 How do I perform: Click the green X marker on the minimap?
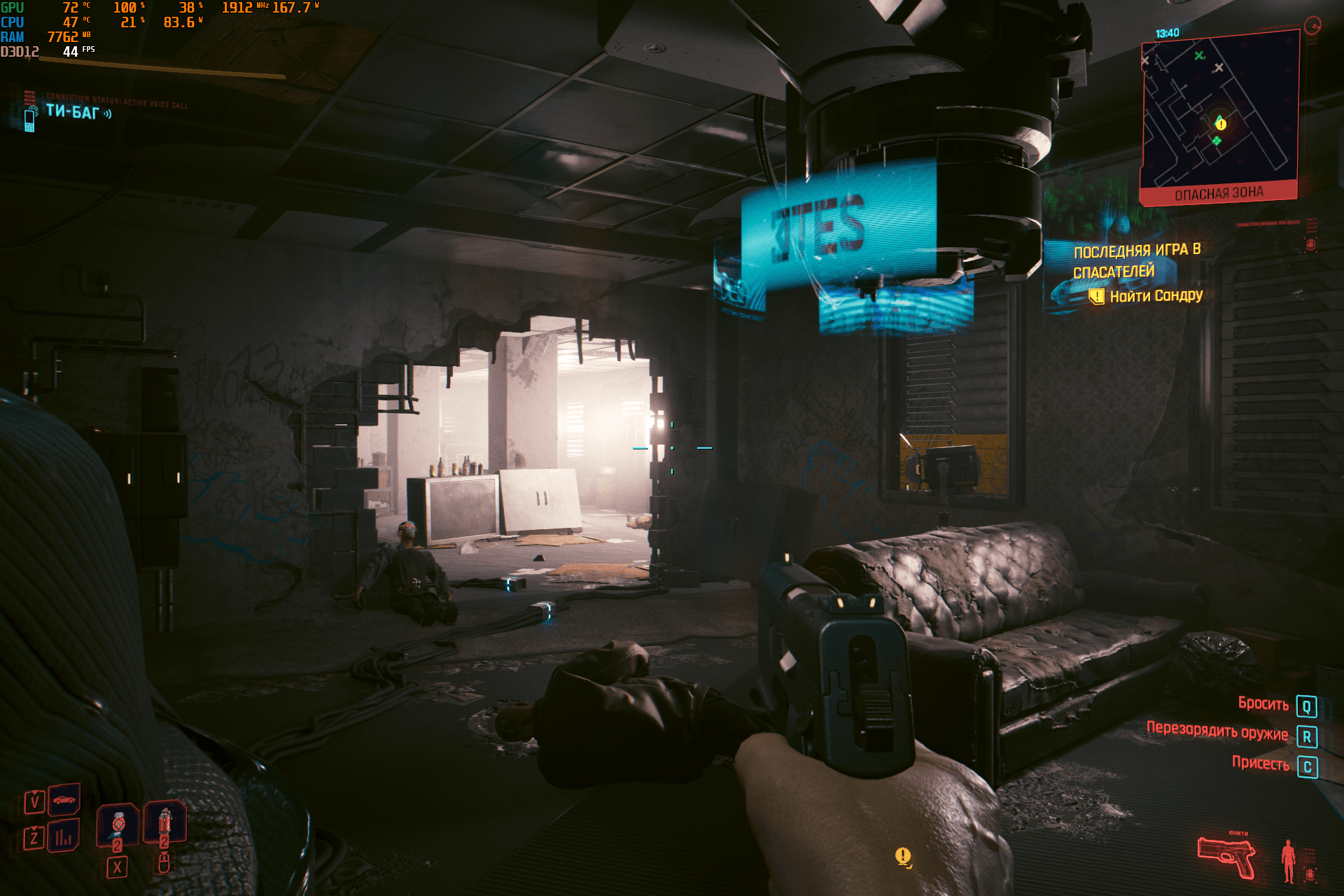coord(1199,55)
